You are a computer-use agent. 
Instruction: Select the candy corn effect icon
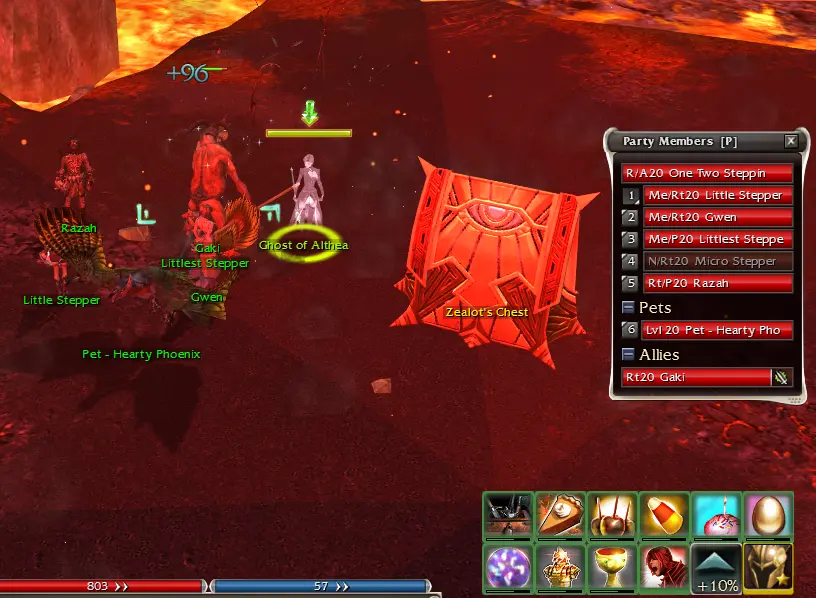[664, 516]
